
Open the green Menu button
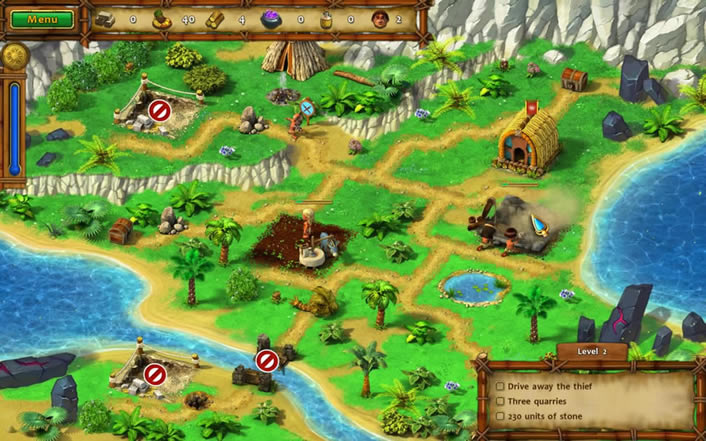[42, 19]
